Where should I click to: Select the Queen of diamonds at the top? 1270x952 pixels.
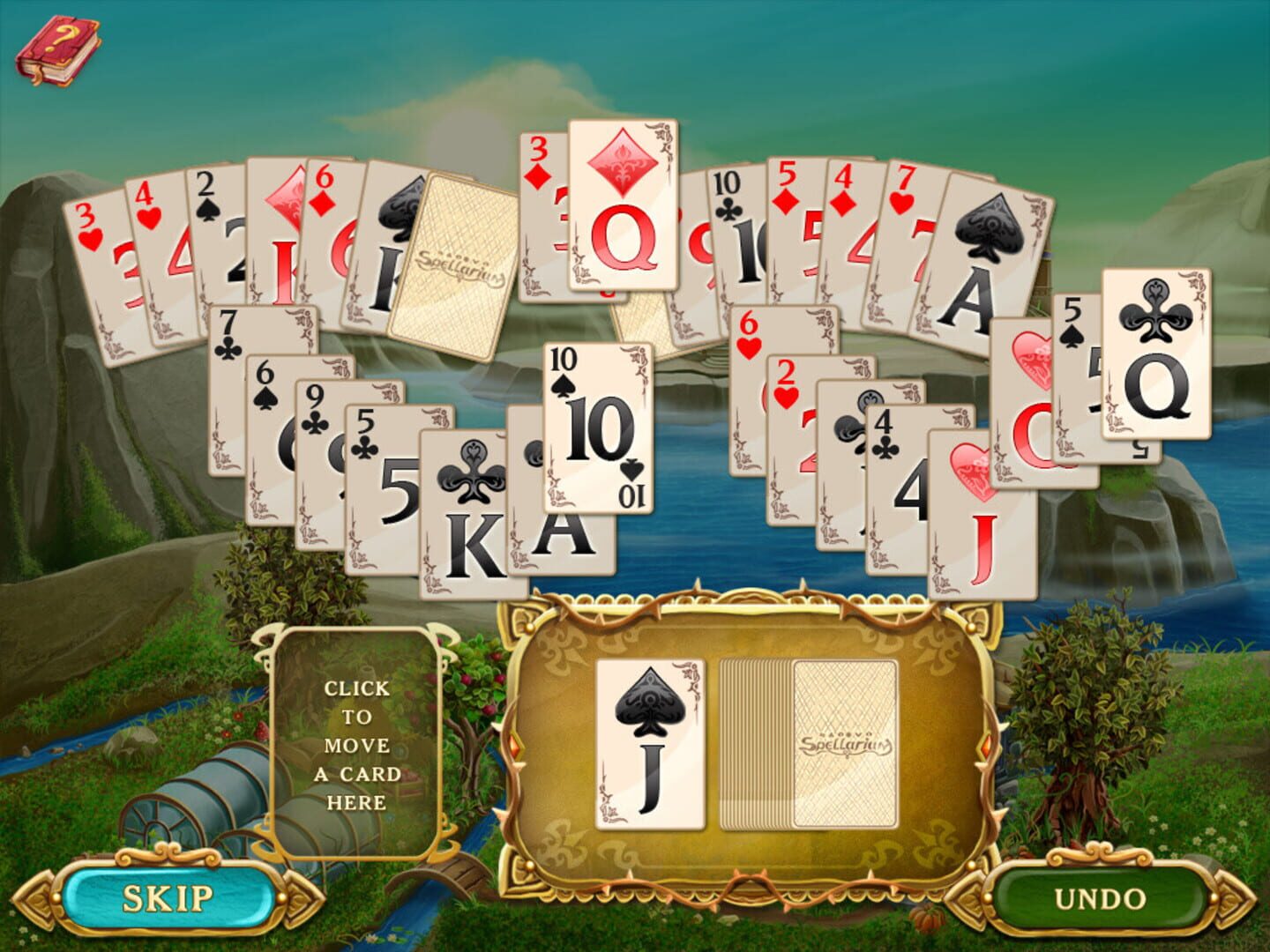point(623,203)
